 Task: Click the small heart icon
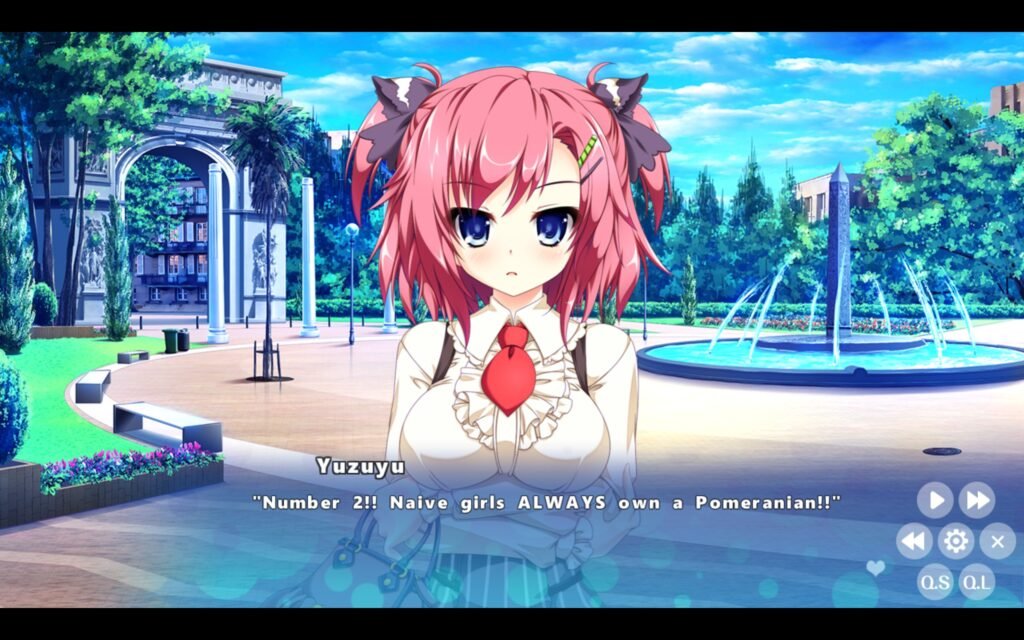876,568
